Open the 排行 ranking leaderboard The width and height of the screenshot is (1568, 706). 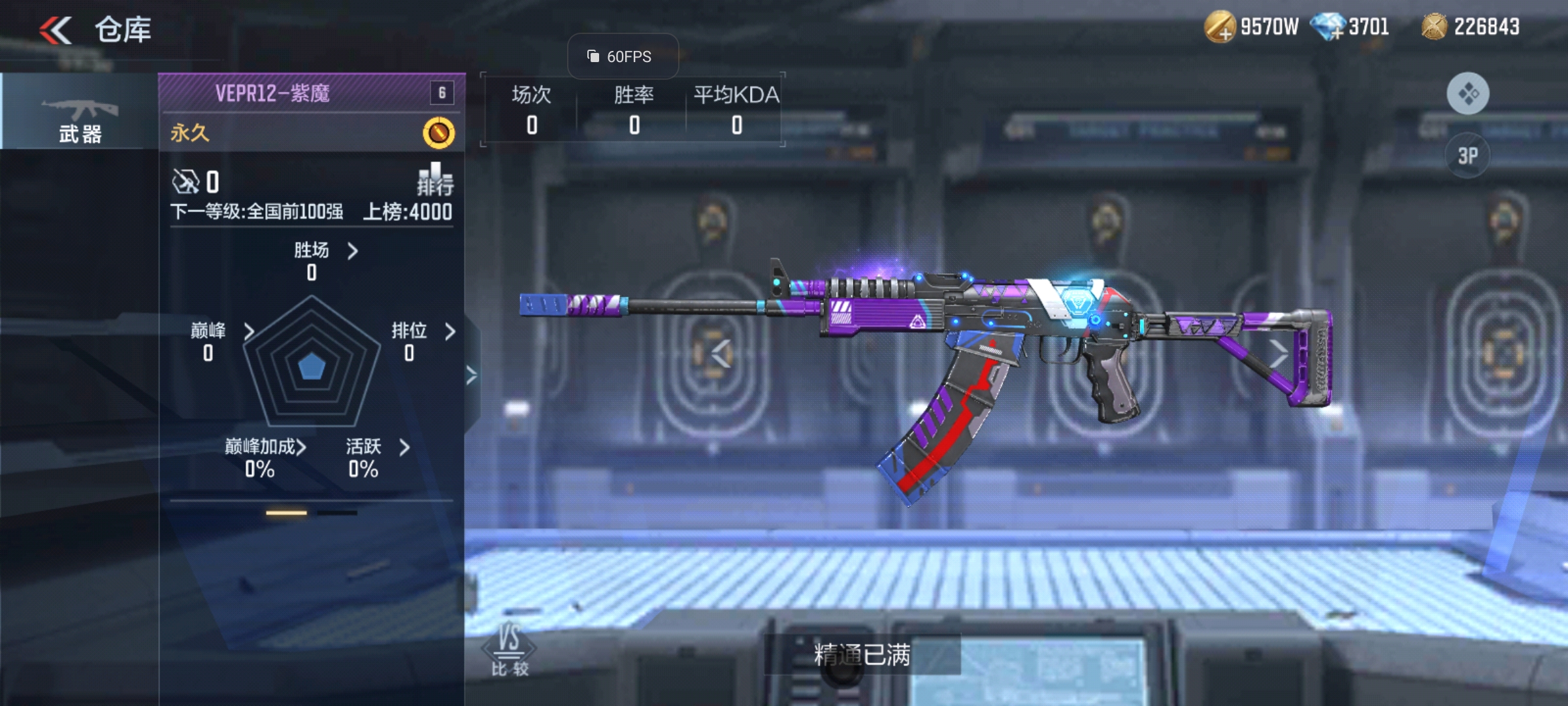tap(435, 179)
